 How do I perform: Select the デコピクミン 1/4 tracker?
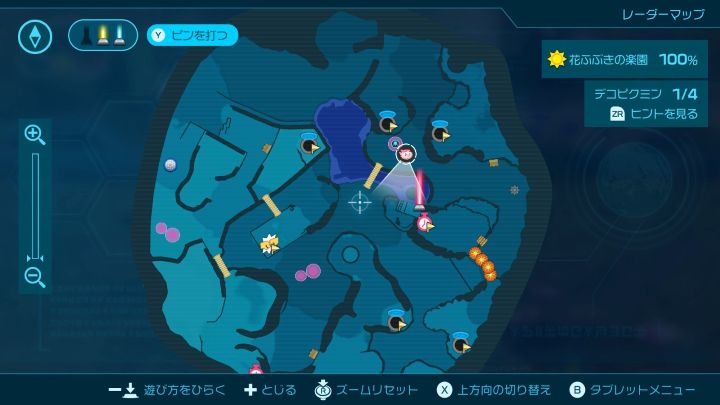point(646,92)
